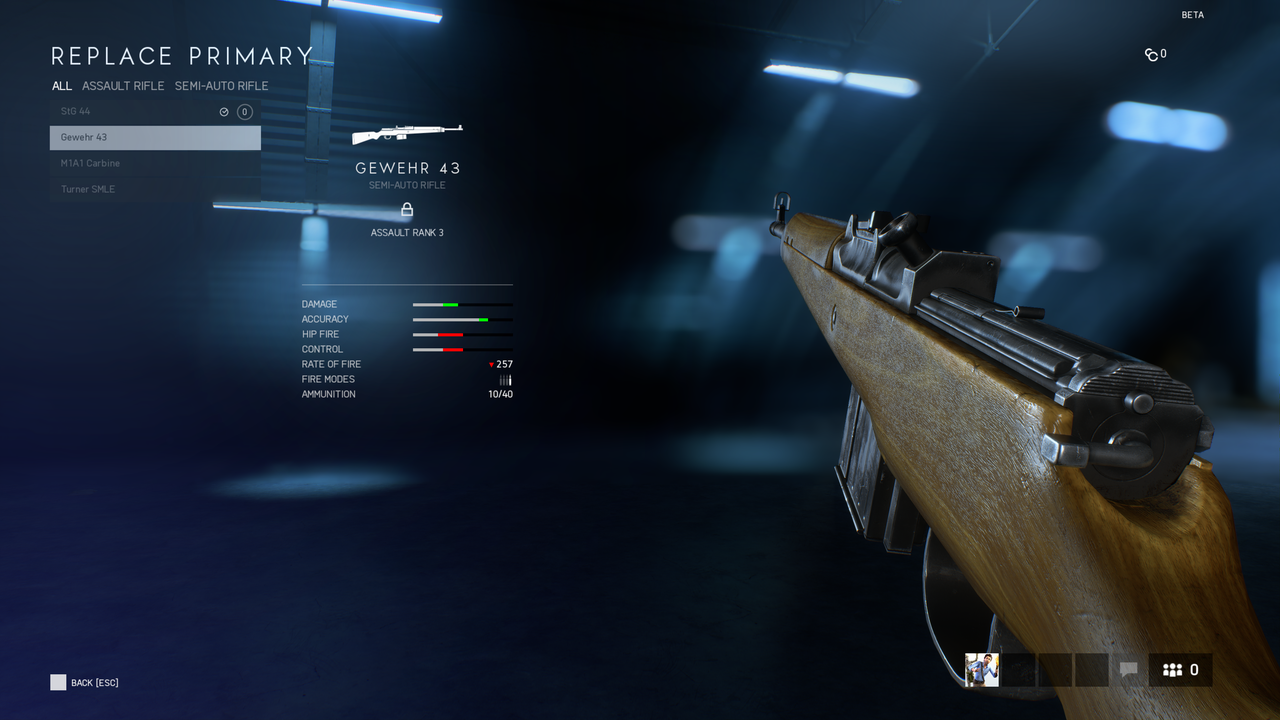
Task: Click the equipped checkmark next to StG 44
Action: click(224, 111)
